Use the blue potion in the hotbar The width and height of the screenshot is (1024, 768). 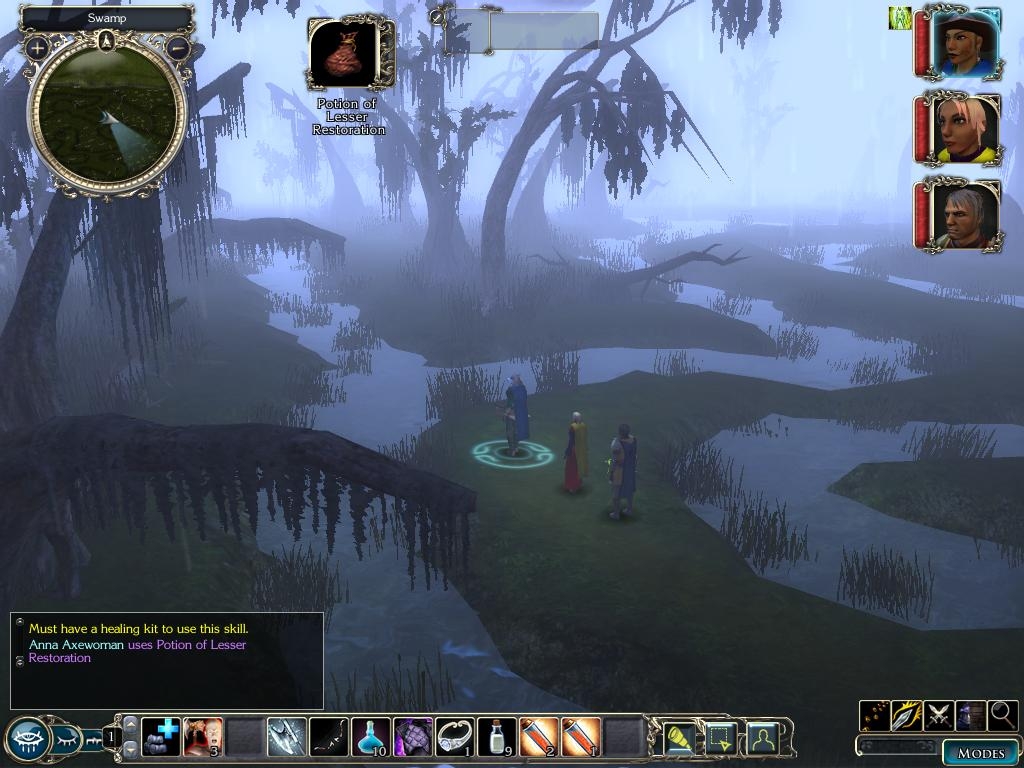[x=371, y=737]
